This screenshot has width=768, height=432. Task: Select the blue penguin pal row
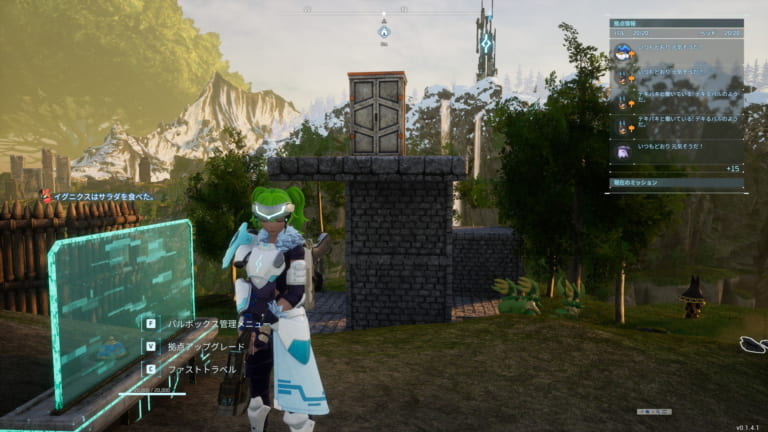(676, 50)
